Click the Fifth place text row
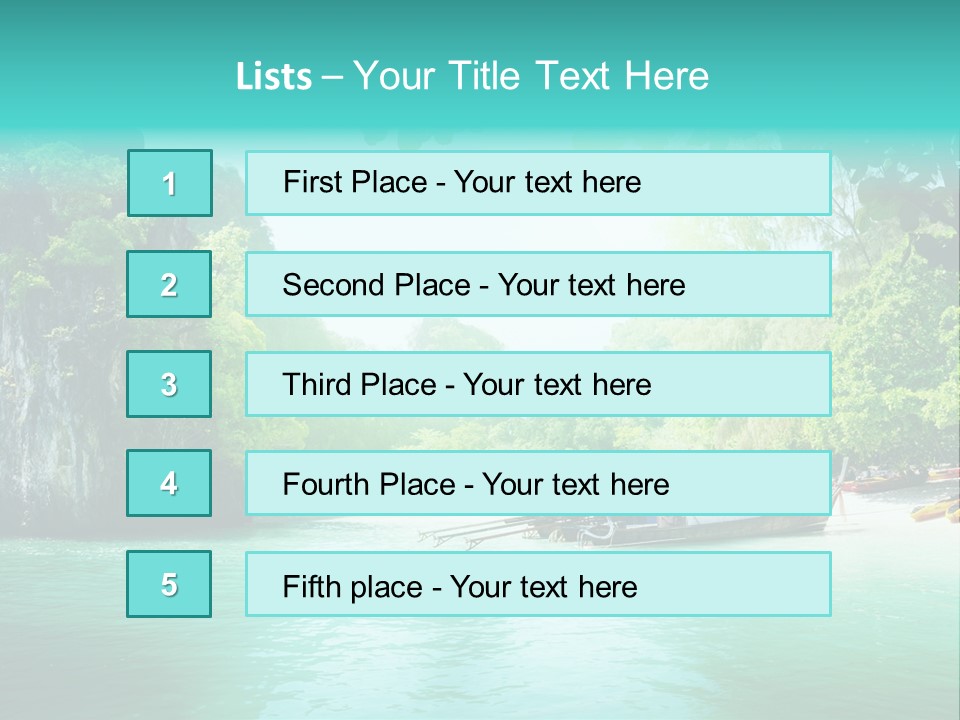The image size is (960, 720). [x=538, y=584]
